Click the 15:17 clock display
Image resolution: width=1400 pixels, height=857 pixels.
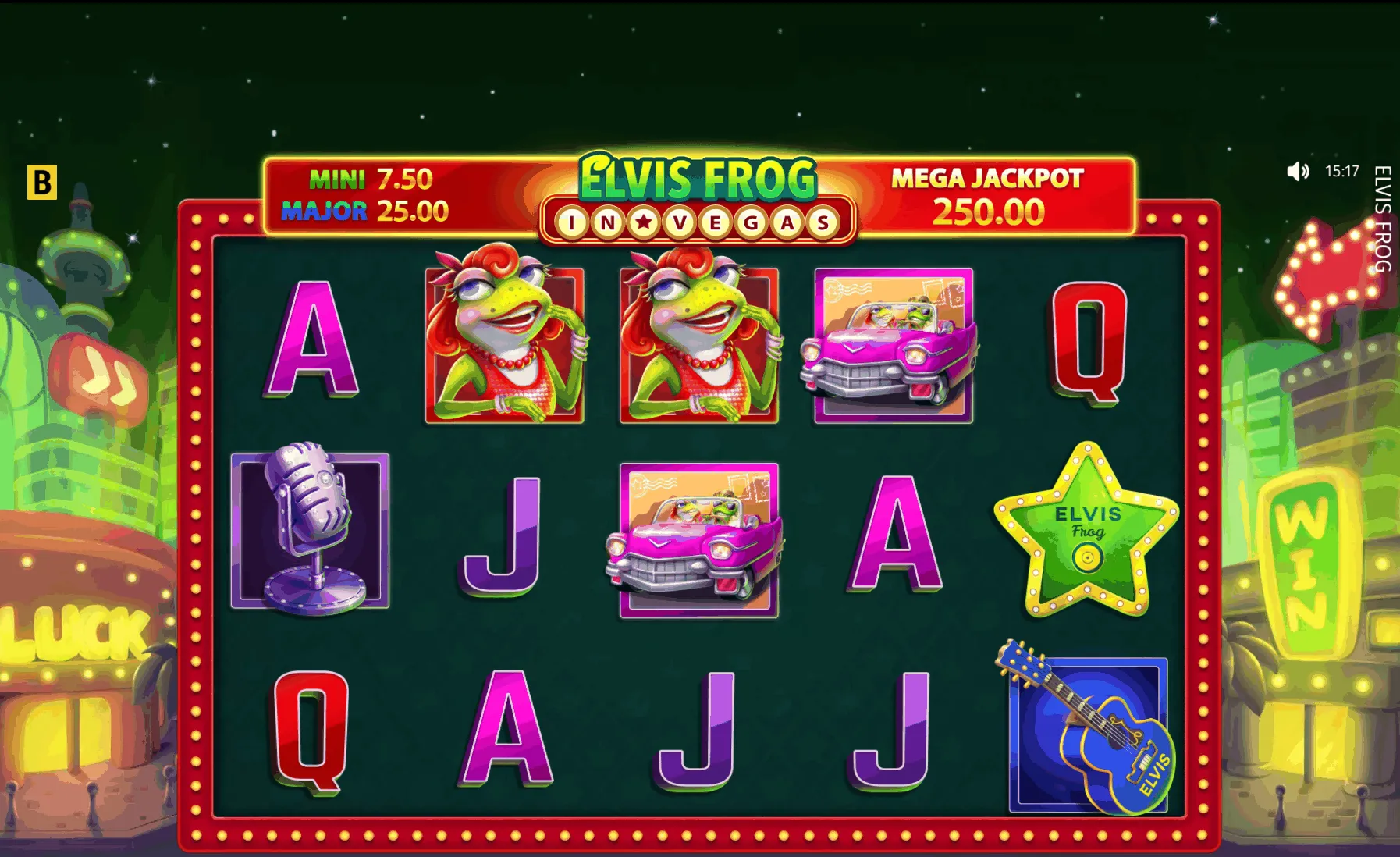pos(1342,172)
